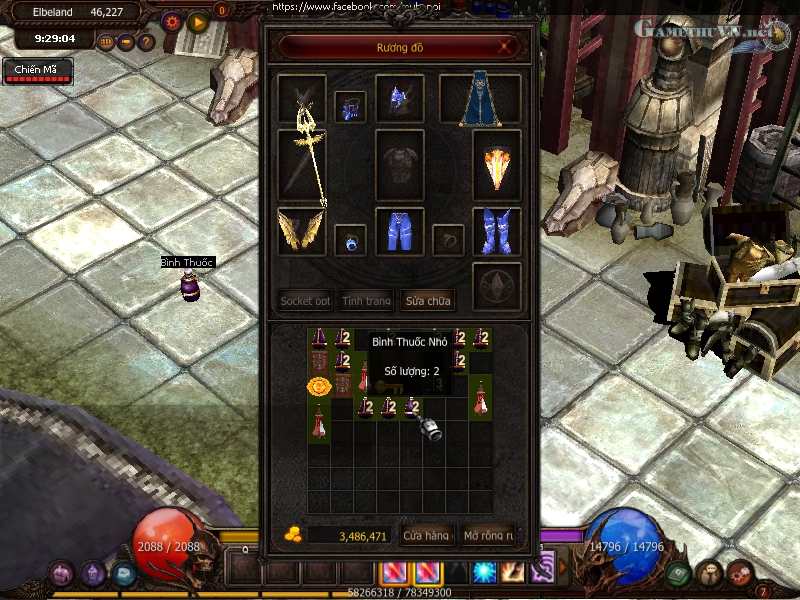Select the golden wings slot
The width and height of the screenshot is (800, 600).
(301, 231)
